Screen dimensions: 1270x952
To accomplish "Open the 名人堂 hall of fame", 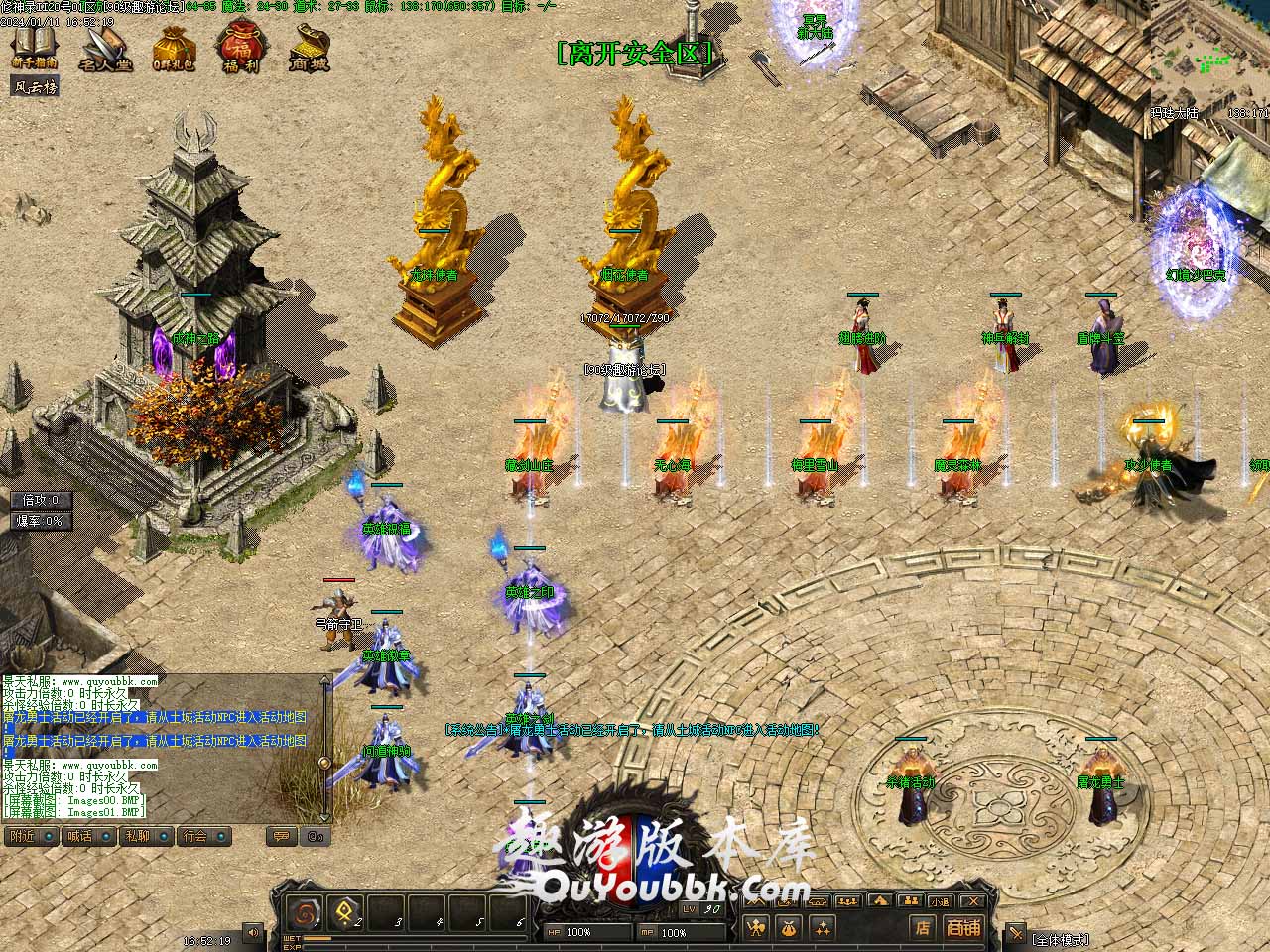I will pos(105,47).
